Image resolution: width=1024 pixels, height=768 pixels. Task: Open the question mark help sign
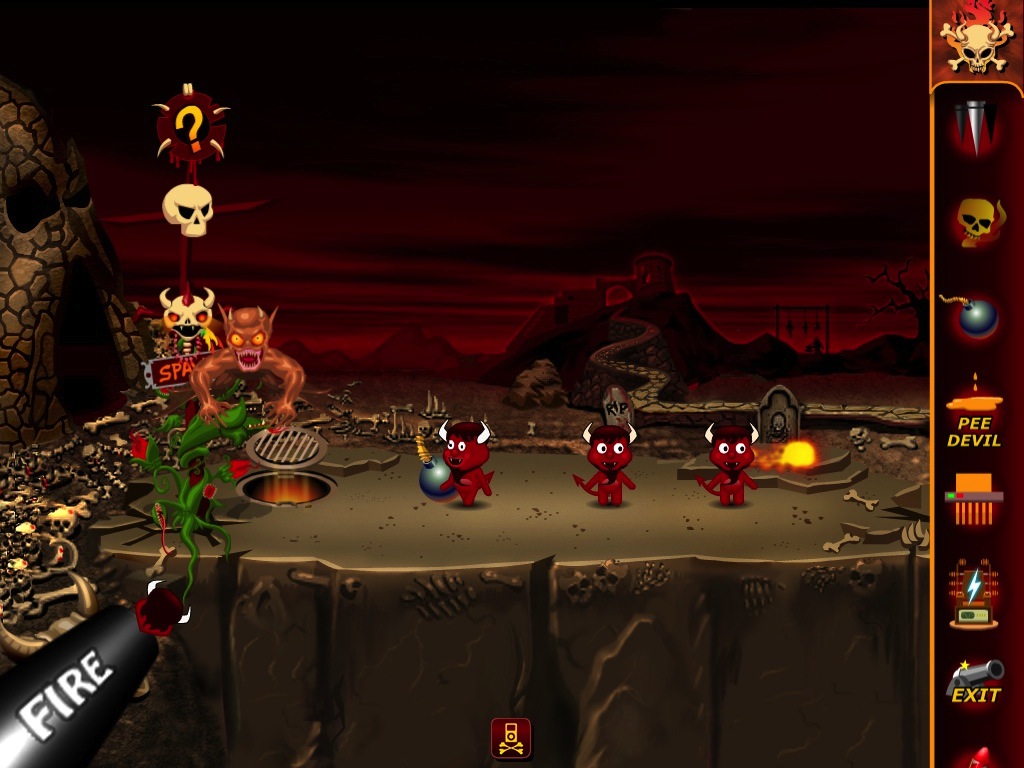190,128
